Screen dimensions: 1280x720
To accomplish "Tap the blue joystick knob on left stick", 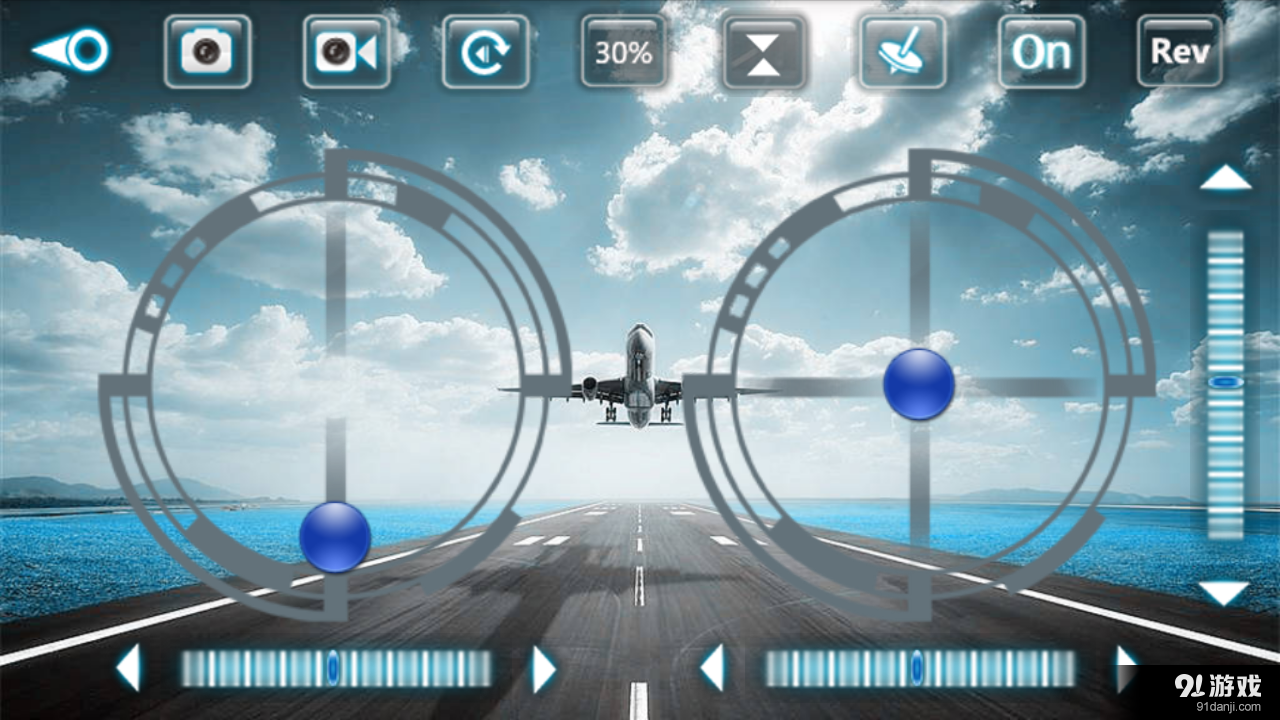I will (334, 540).
